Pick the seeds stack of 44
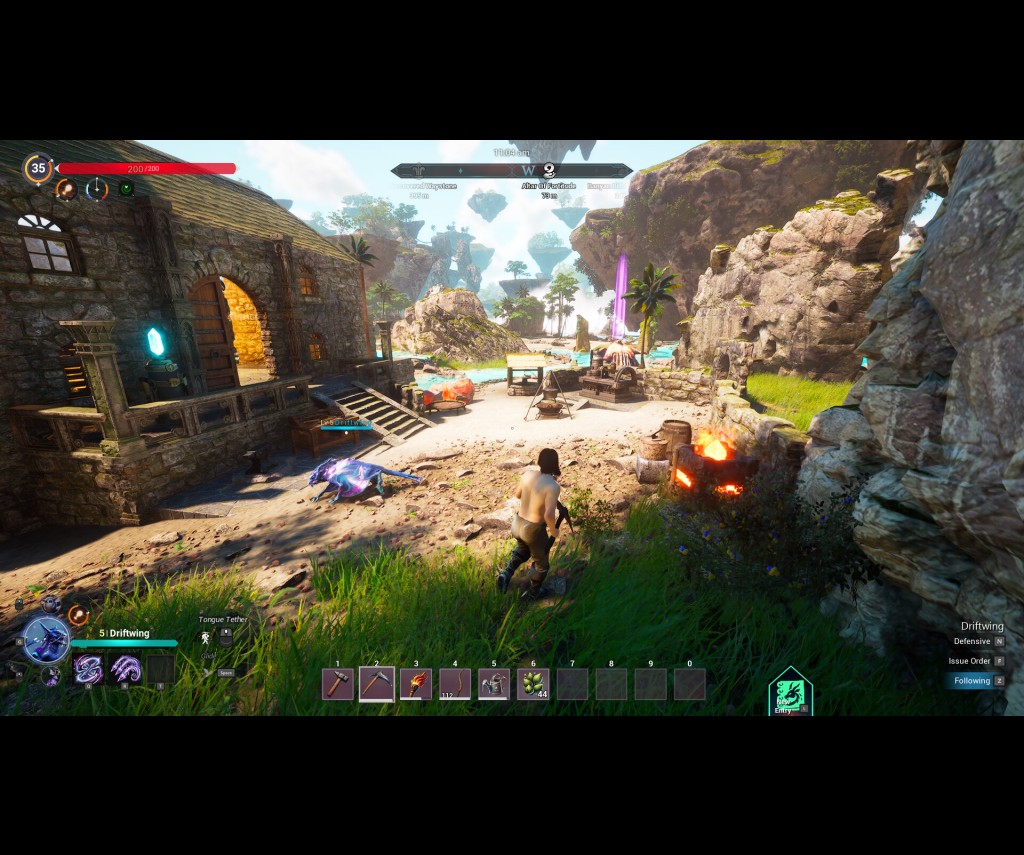The image size is (1024, 855). (533, 684)
